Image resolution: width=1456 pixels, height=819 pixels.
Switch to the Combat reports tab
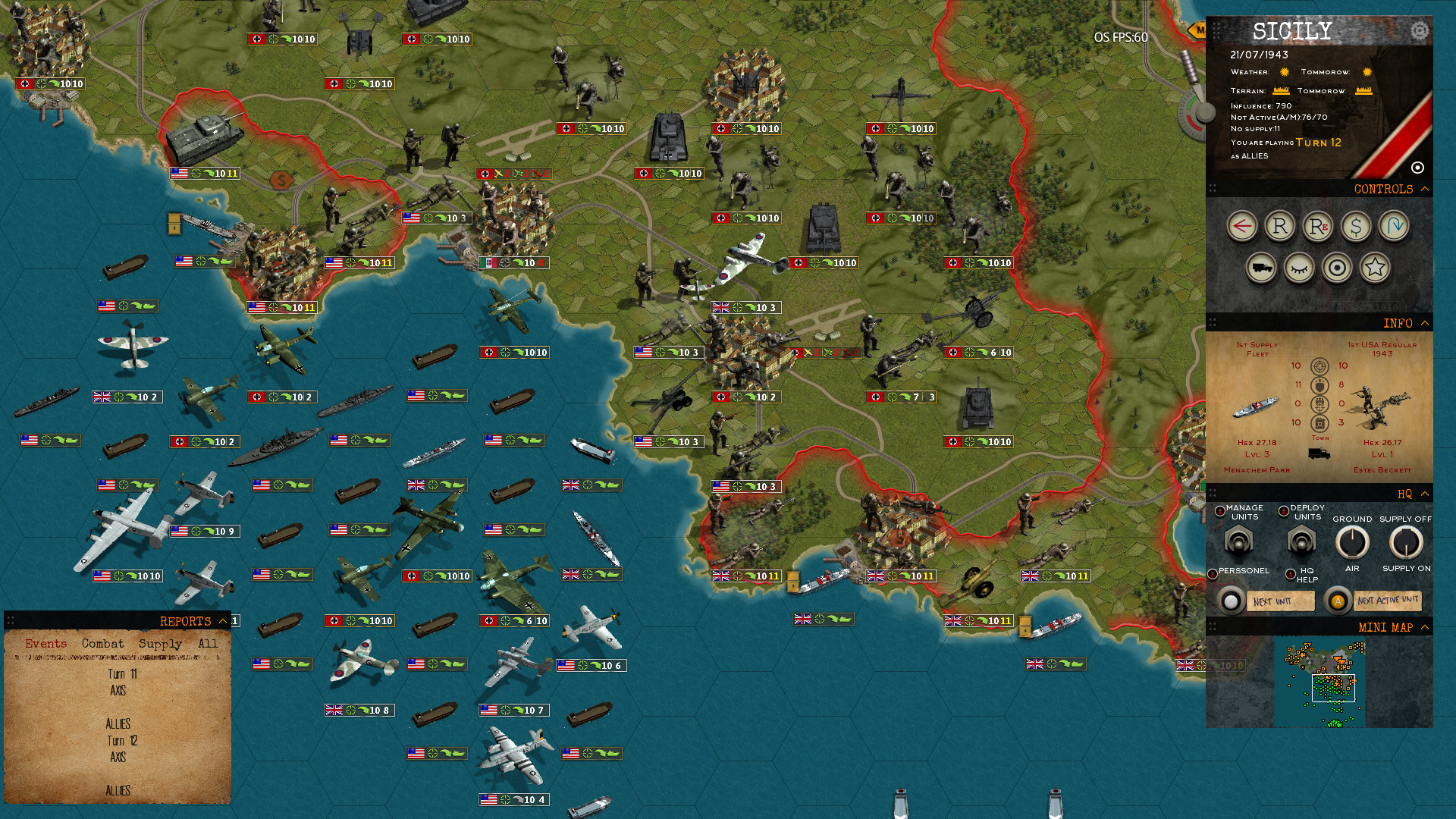click(102, 643)
